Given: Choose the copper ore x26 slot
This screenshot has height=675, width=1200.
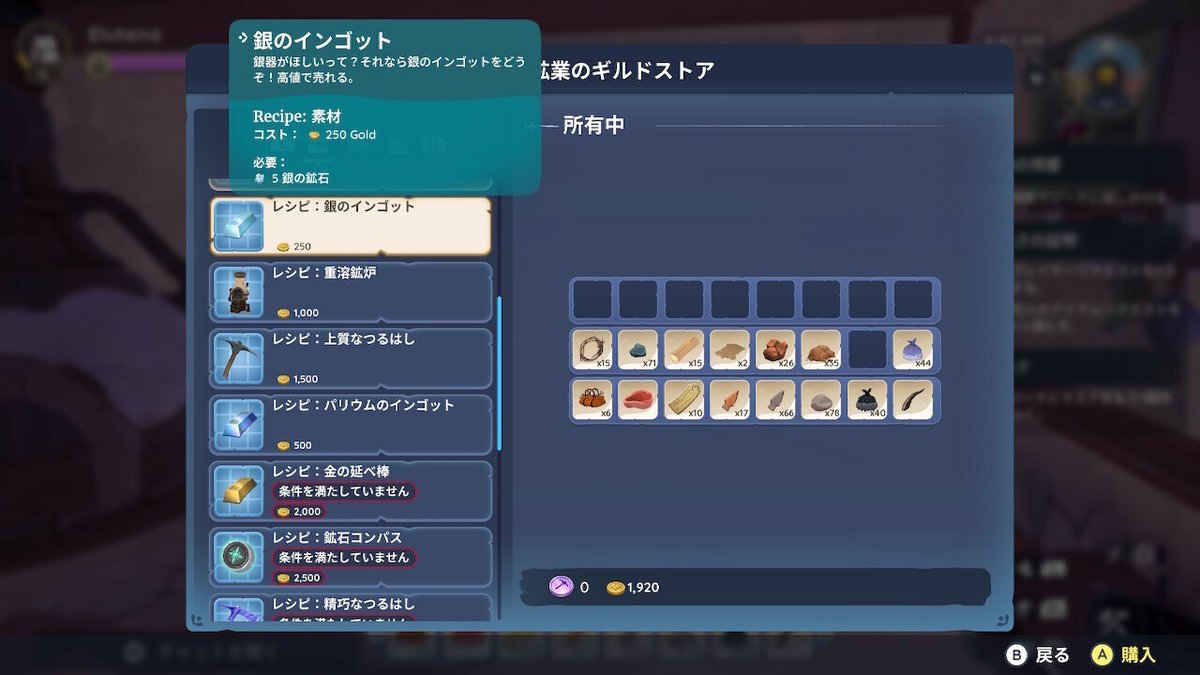Looking at the screenshot, I should (x=775, y=350).
